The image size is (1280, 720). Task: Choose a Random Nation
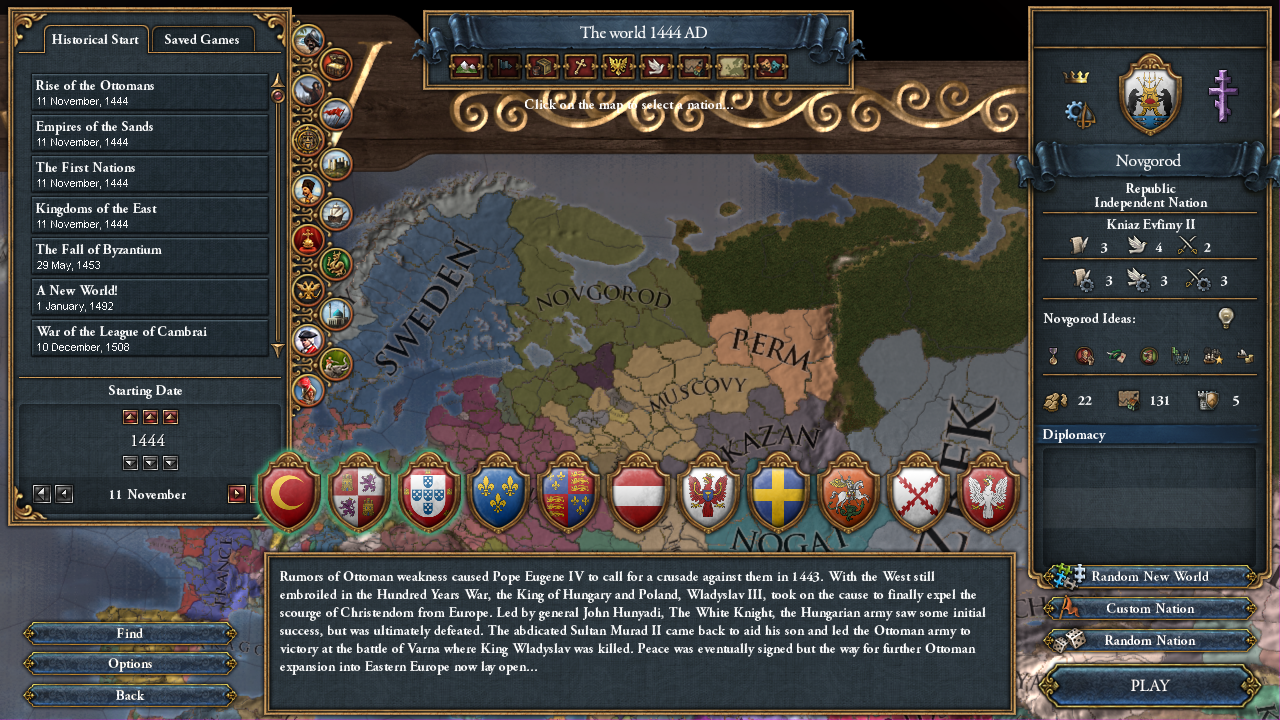coord(1150,641)
